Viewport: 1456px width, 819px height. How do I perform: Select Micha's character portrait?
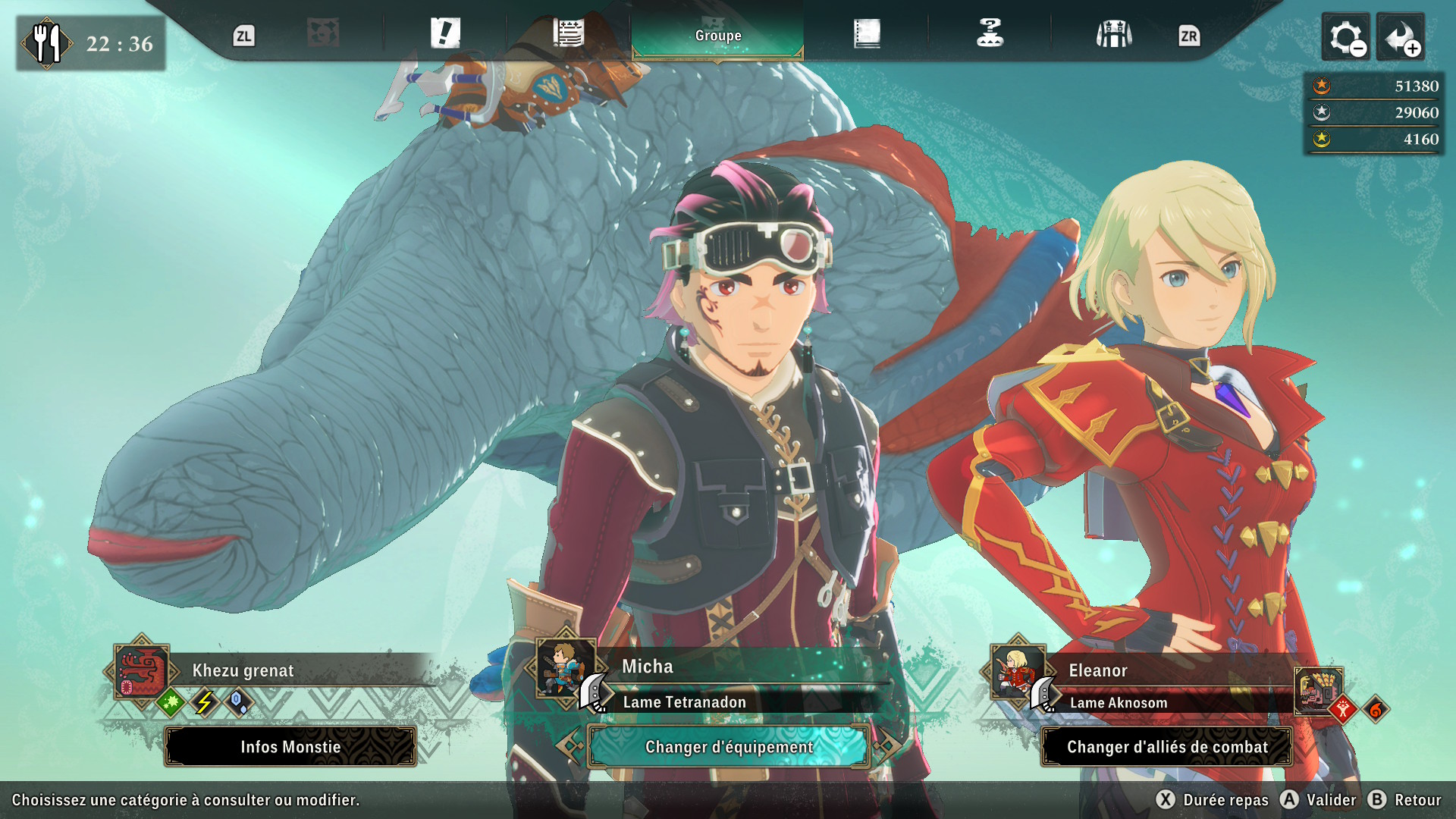[x=565, y=668]
